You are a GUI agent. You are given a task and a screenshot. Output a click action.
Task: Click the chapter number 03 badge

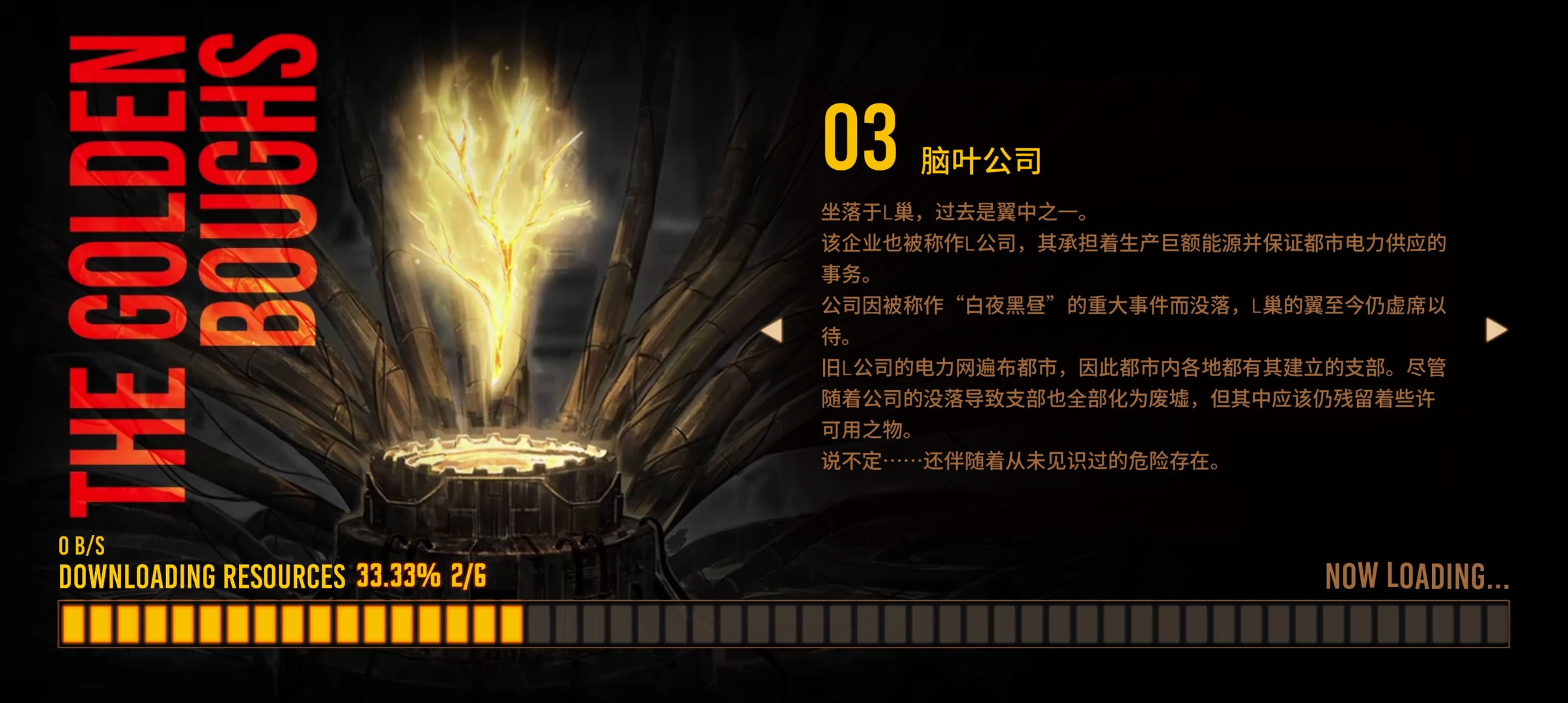point(860,140)
